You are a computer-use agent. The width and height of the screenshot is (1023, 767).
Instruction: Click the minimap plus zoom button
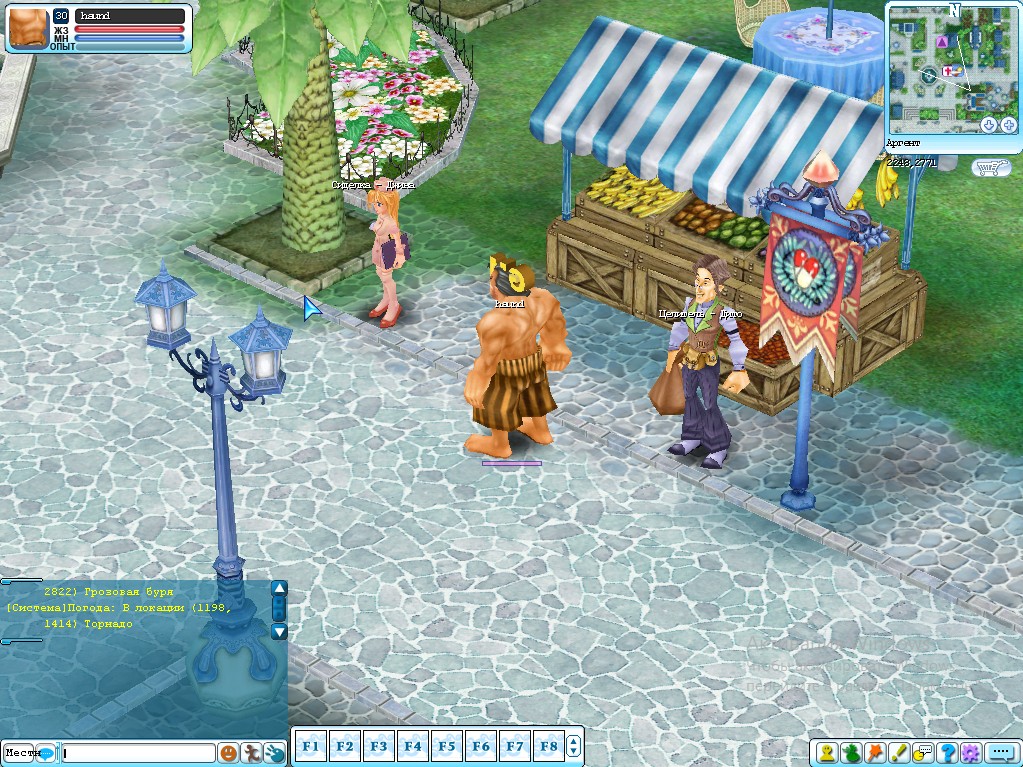pos(1010,125)
